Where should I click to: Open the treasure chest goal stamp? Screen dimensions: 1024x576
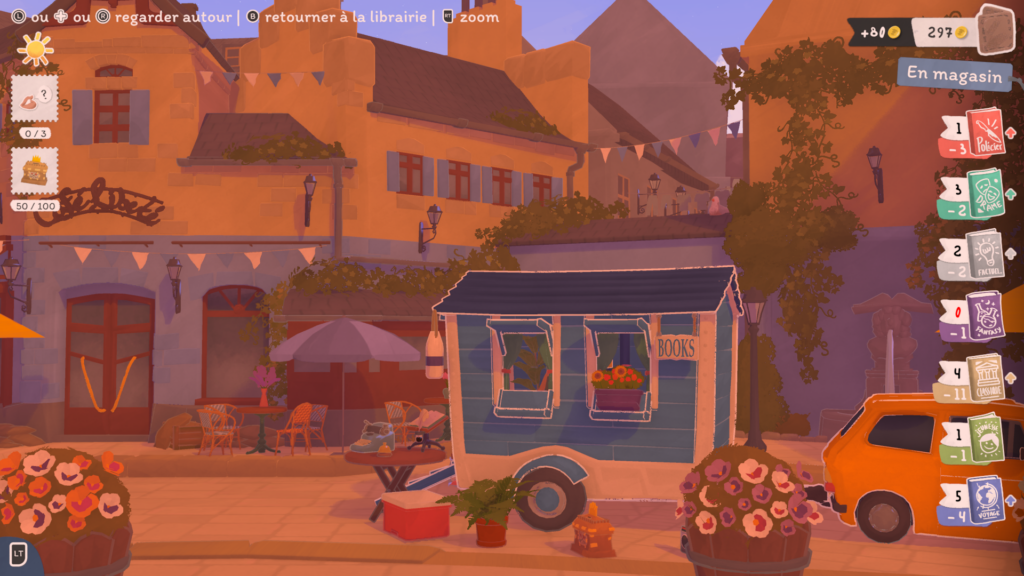click(34, 171)
